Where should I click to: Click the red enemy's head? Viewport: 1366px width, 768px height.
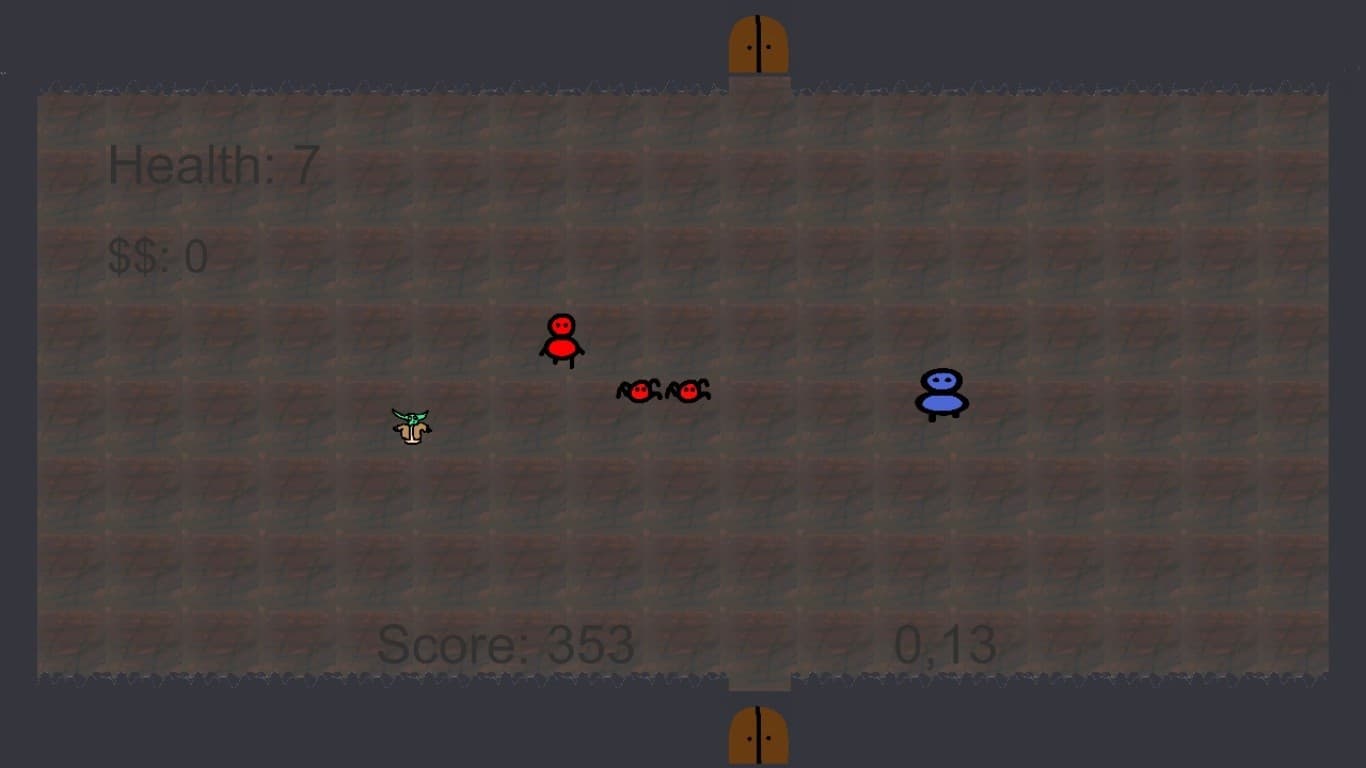pyautogui.click(x=560, y=323)
